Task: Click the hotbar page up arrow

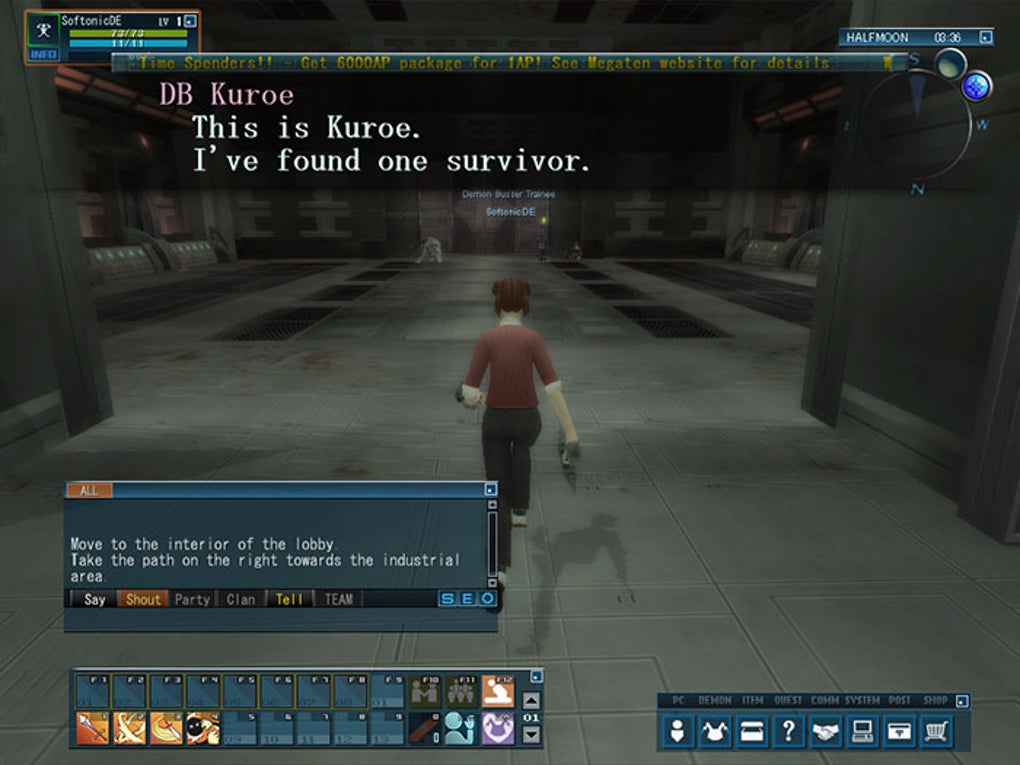Action: click(532, 701)
